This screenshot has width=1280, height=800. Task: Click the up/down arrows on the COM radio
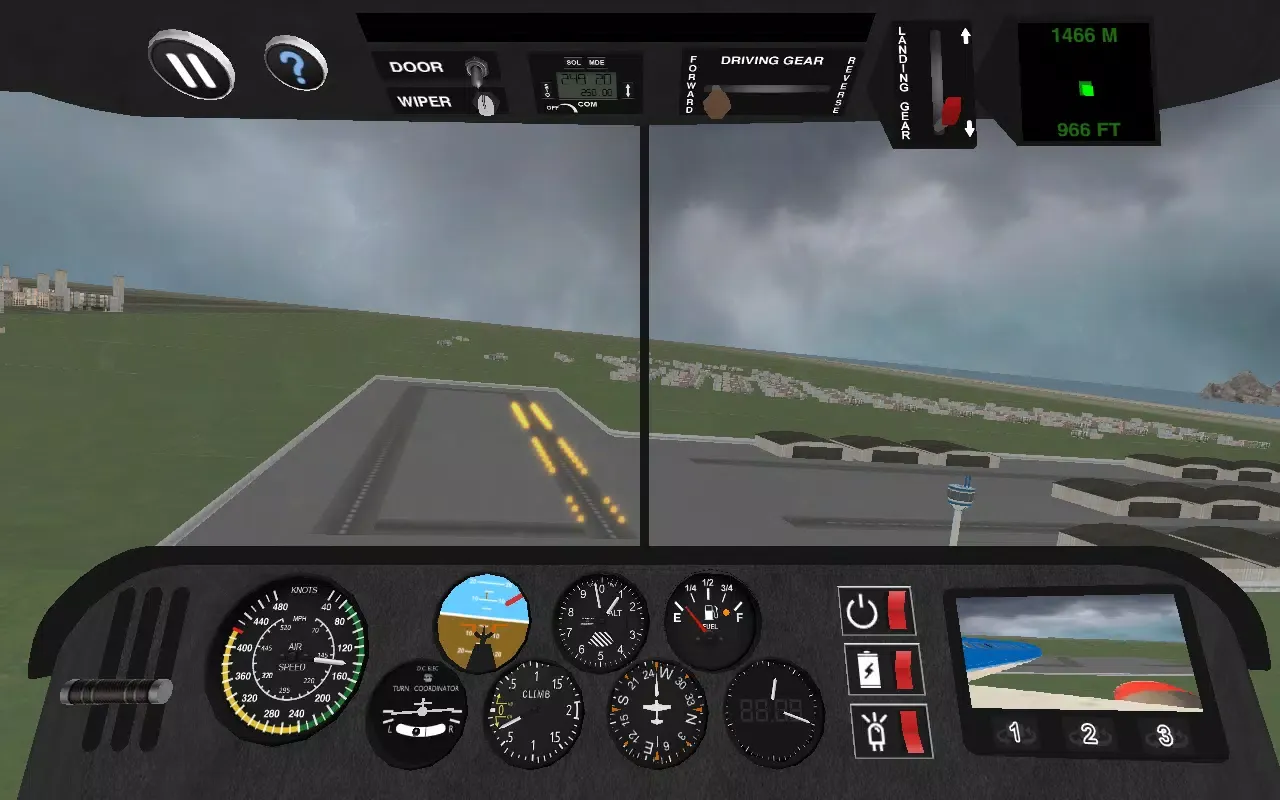tap(628, 90)
